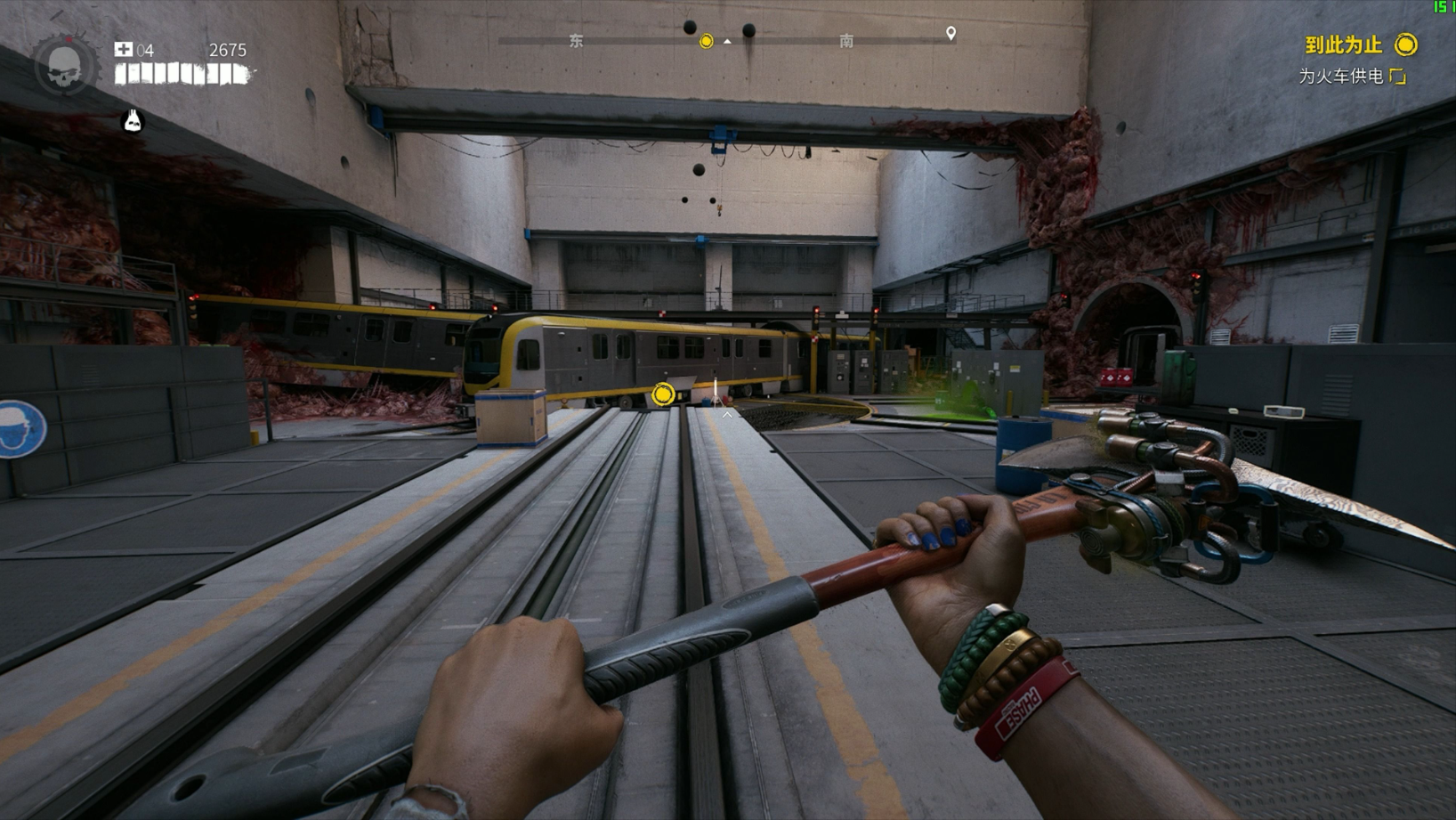Image resolution: width=1456 pixels, height=820 pixels.
Task: Select the medkit icon beside the 04 count
Action: (x=124, y=50)
